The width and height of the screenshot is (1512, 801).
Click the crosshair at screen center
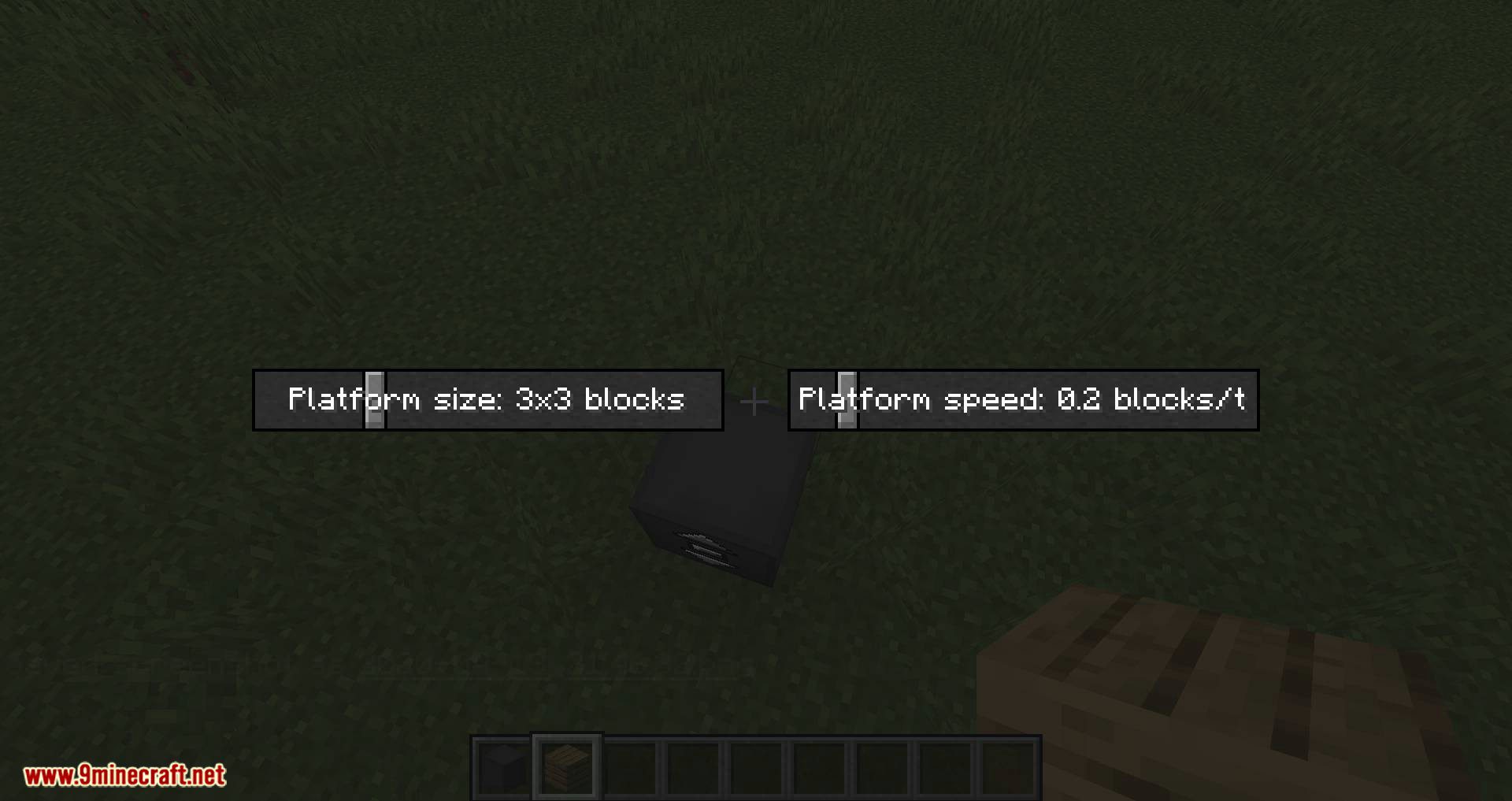point(754,400)
